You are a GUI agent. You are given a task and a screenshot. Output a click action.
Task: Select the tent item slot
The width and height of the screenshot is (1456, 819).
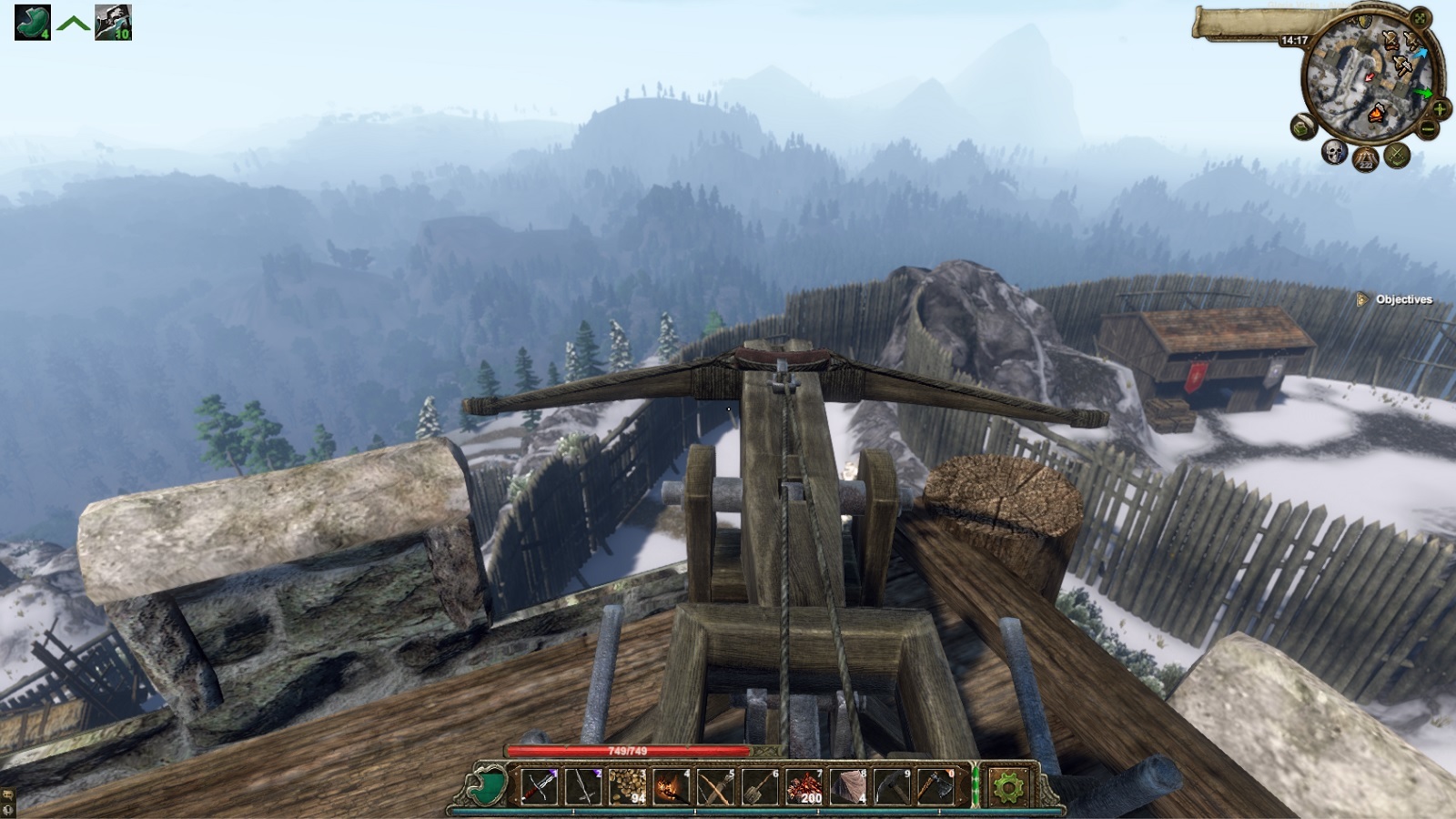[x=848, y=786]
